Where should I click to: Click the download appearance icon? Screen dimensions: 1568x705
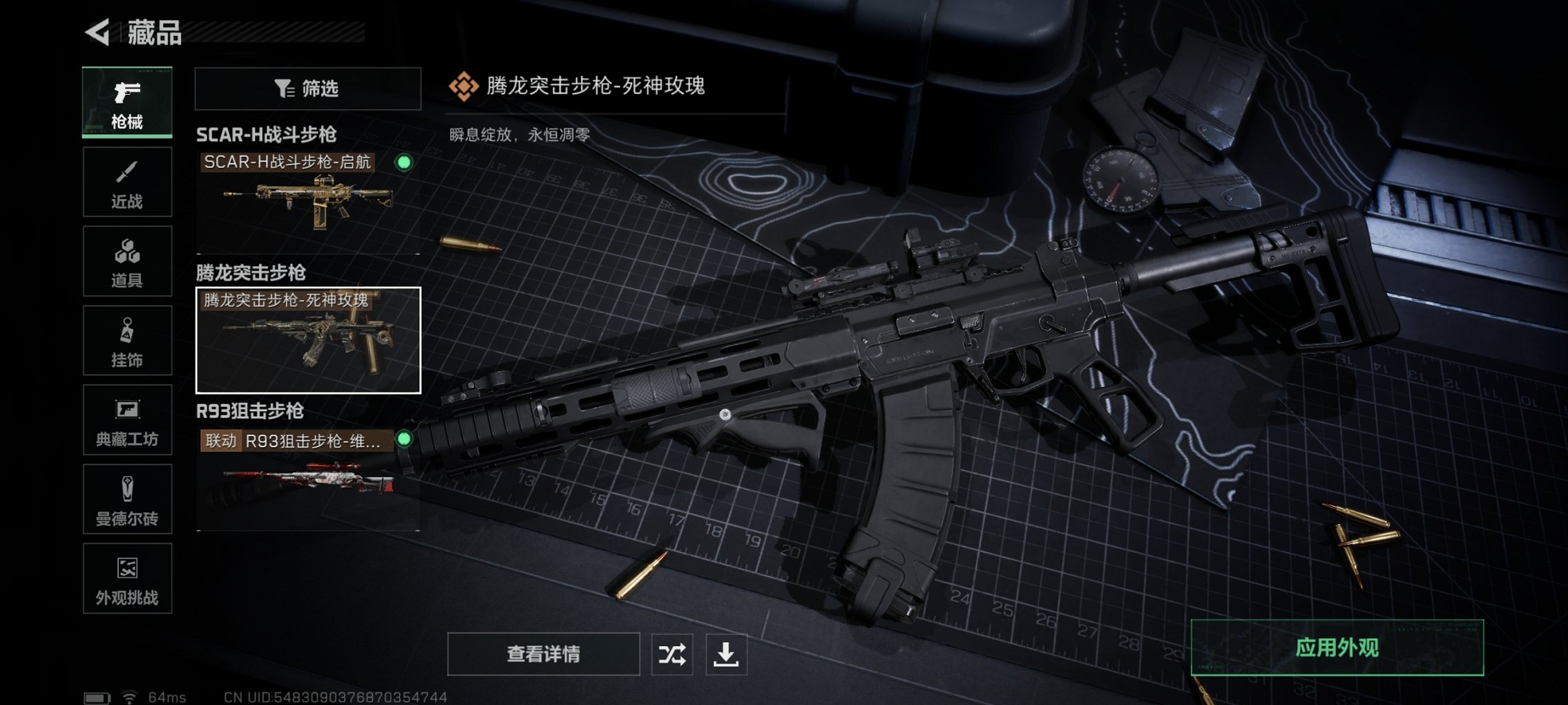pos(730,653)
